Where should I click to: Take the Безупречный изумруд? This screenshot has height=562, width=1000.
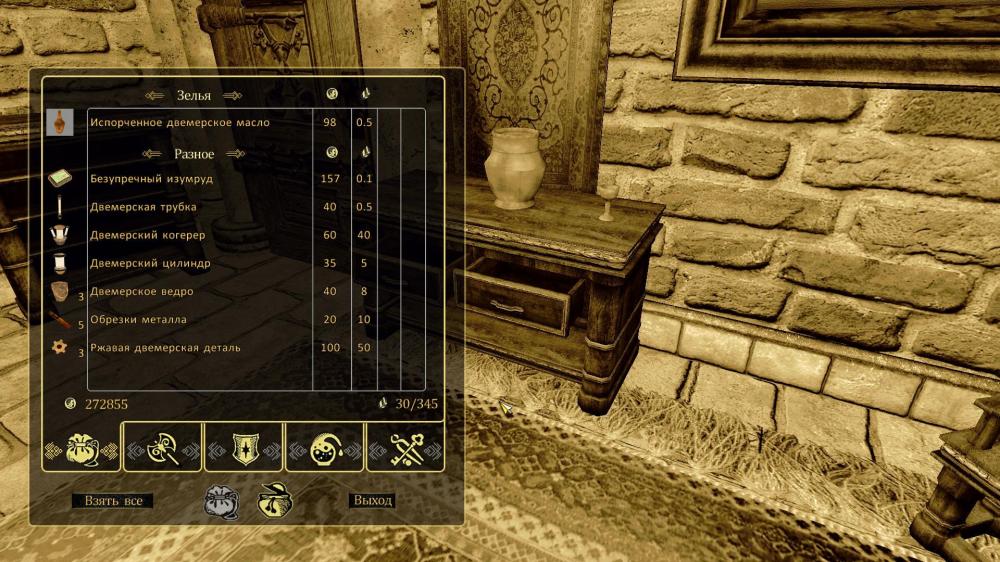tap(151, 179)
